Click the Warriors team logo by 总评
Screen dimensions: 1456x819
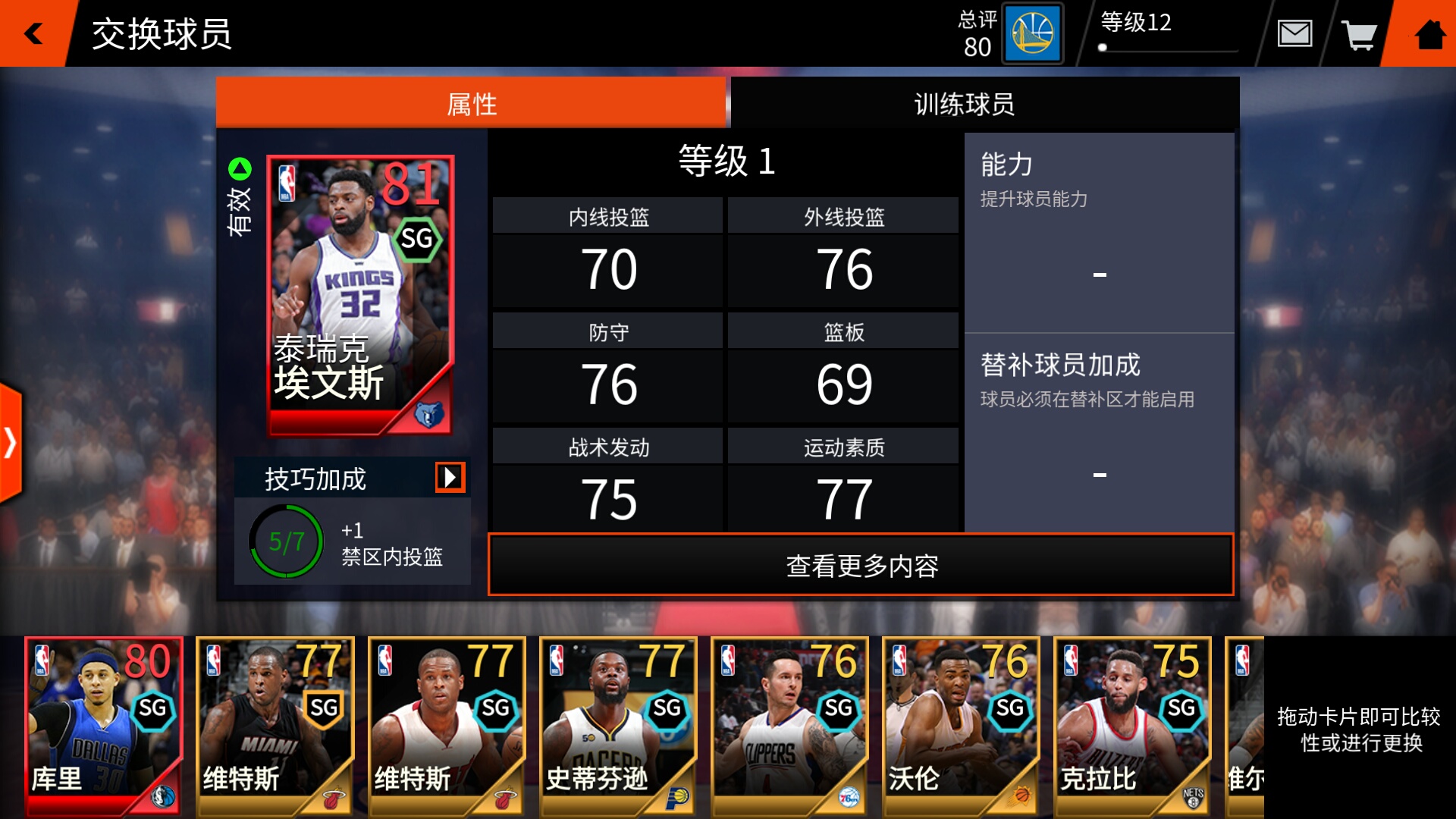coord(1033,33)
